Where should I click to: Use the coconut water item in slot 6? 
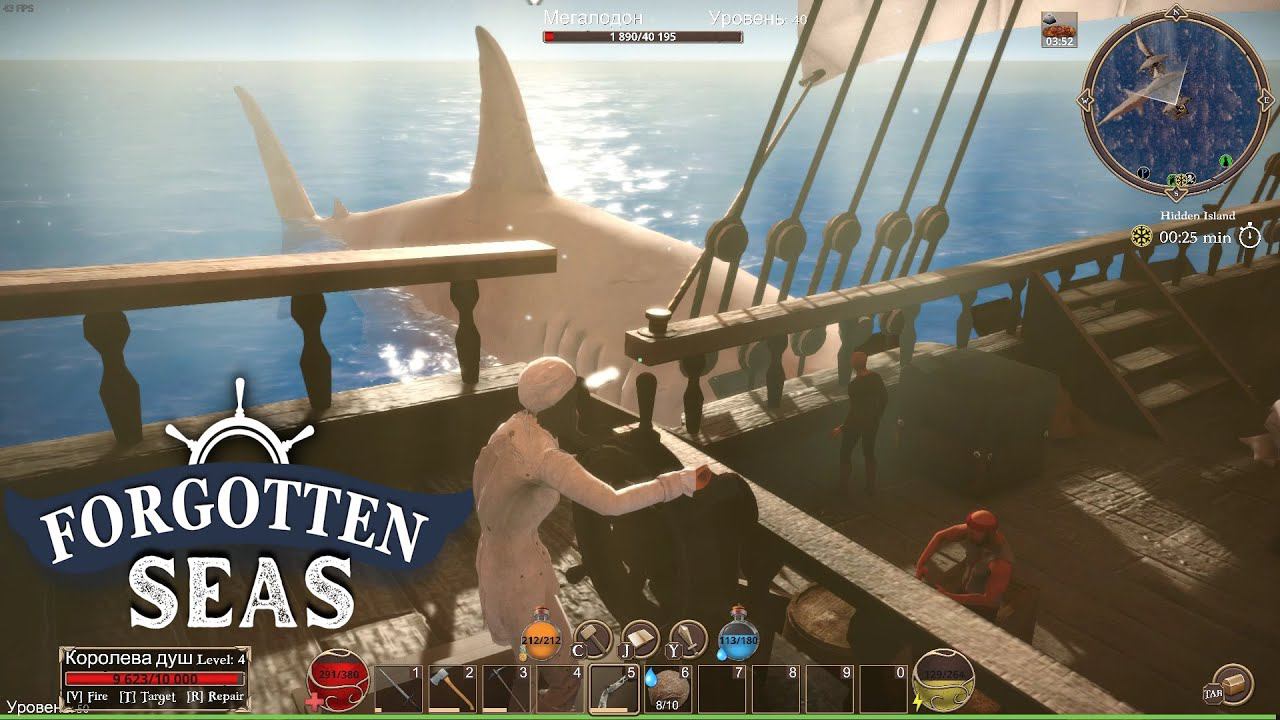coord(667,686)
